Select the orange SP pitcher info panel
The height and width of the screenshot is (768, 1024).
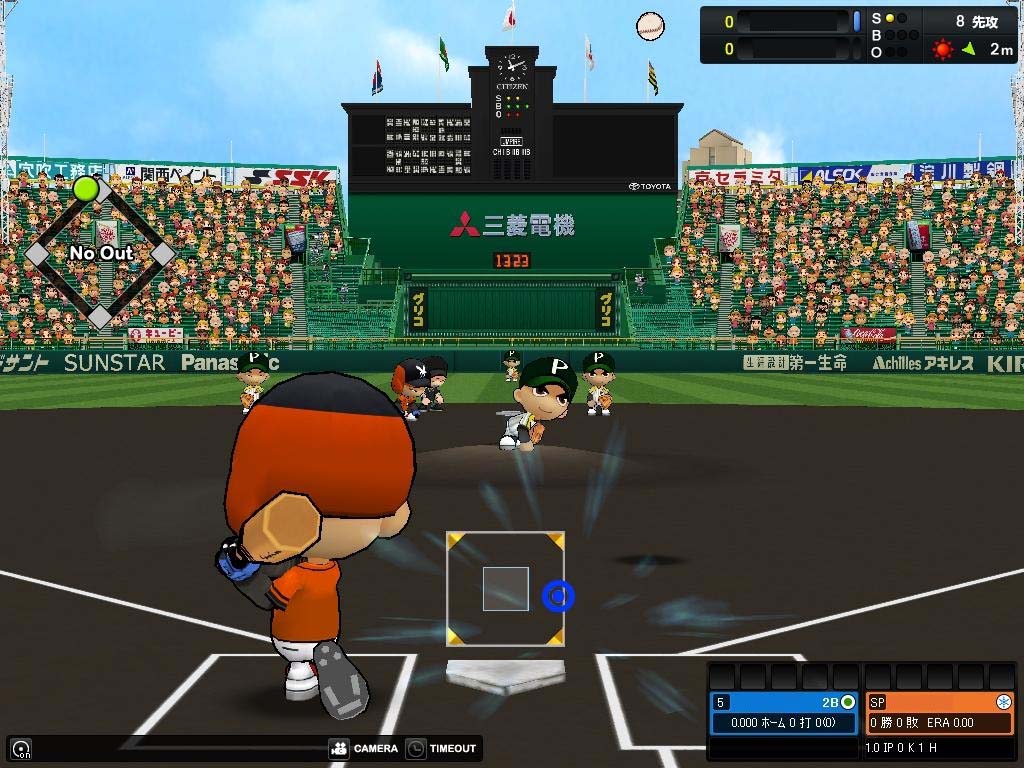click(x=939, y=712)
